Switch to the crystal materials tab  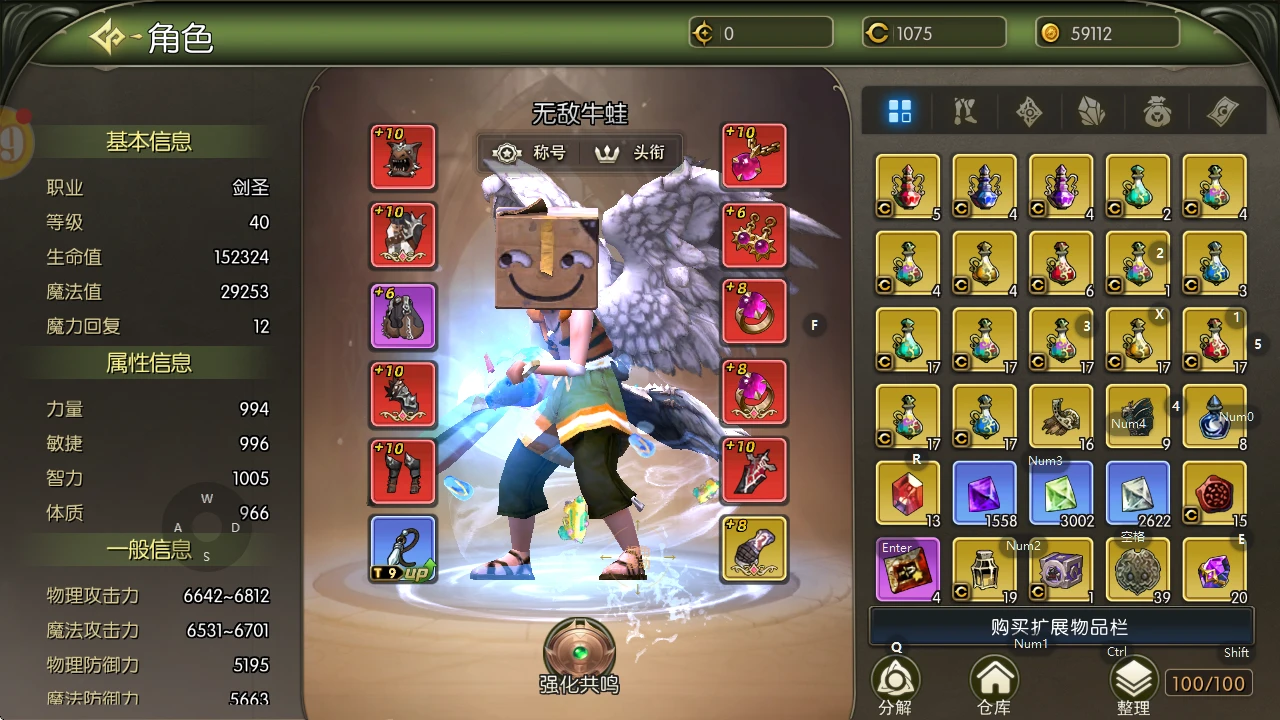coord(1092,111)
